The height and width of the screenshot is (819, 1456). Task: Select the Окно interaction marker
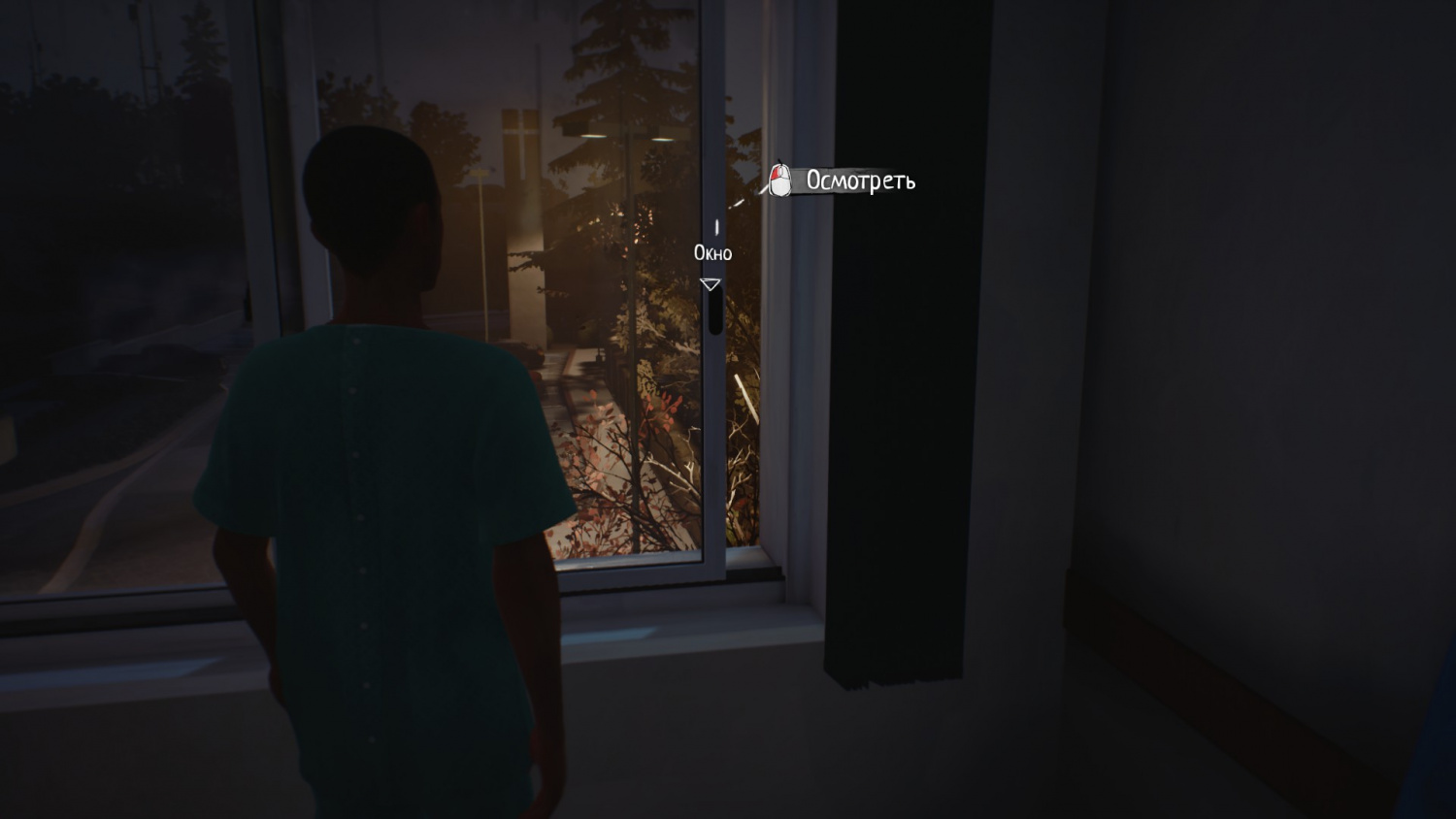(x=711, y=283)
